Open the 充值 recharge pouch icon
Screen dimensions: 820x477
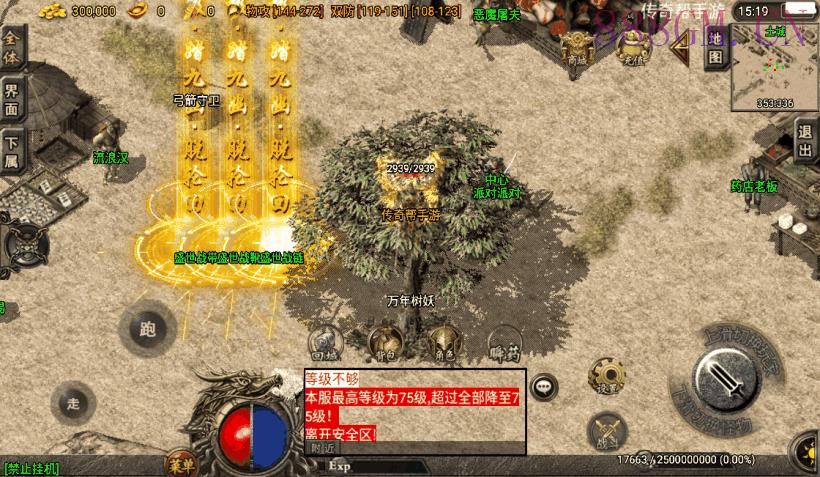pyautogui.click(x=631, y=47)
